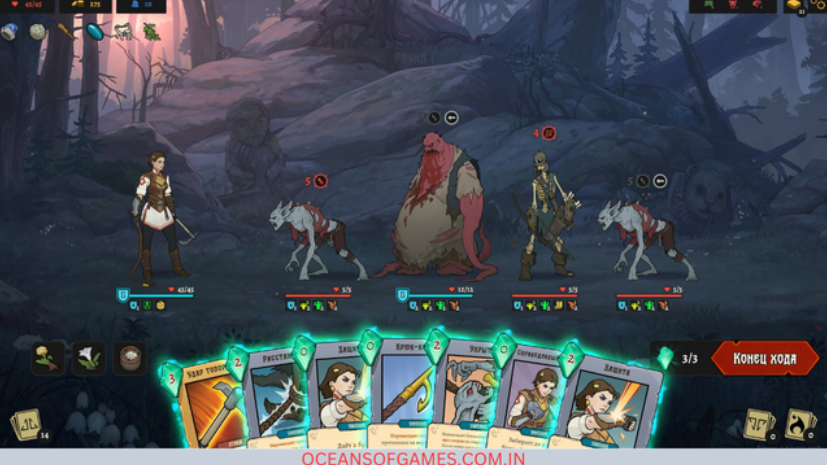View the exhausted cards flame pile
The width and height of the screenshot is (827, 465).
click(800, 424)
